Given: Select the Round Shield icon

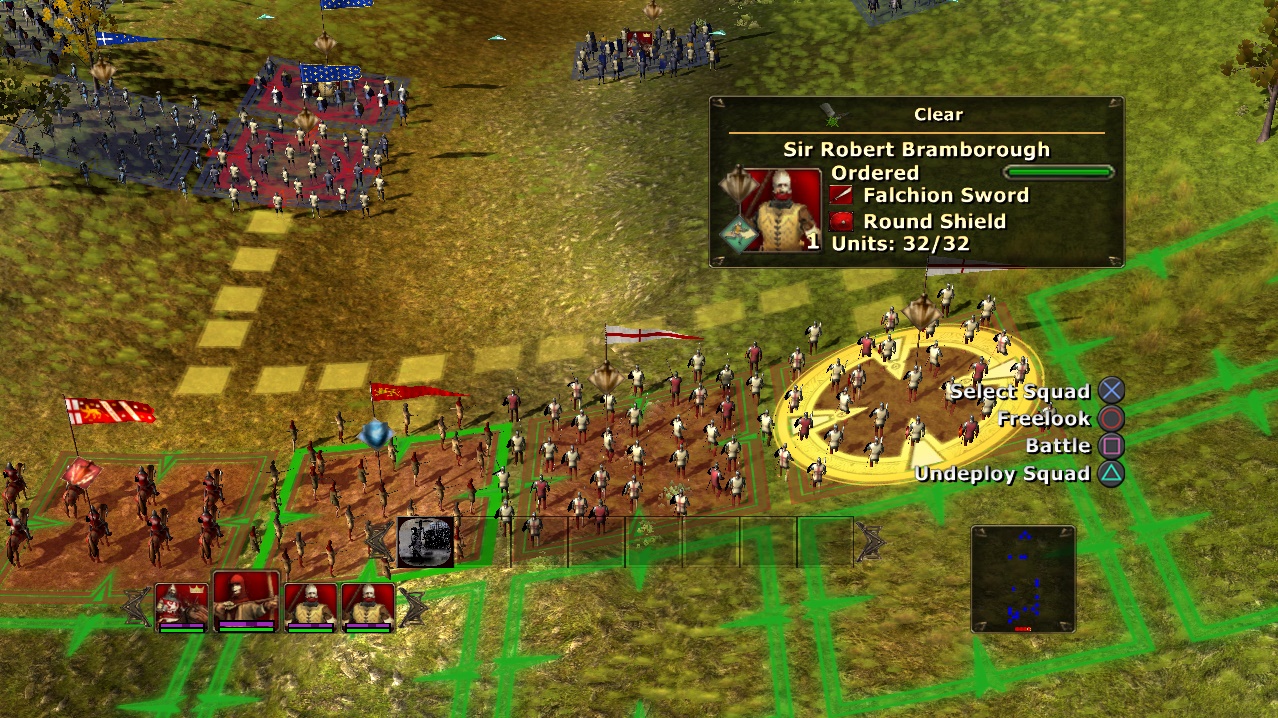Looking at the screenshot, I should coord(841,221).
